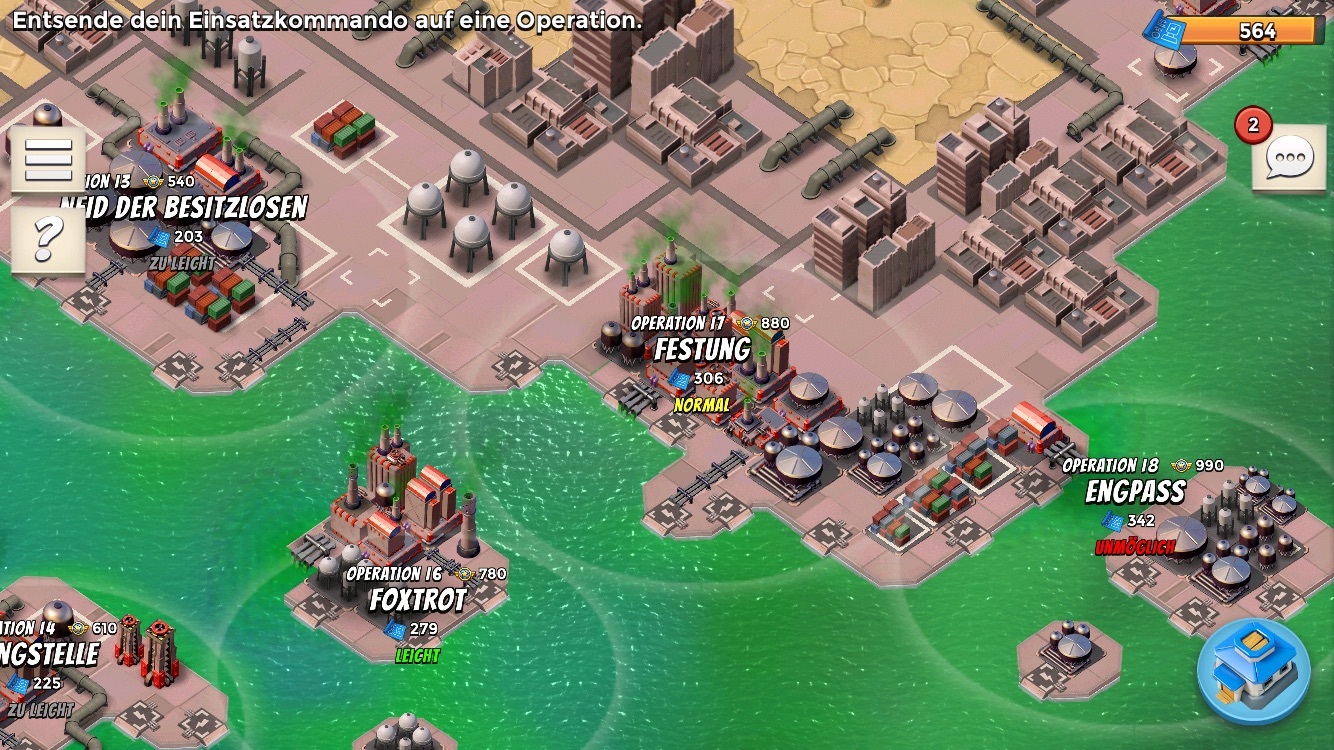Return to base with the blue building button
Viewport: 1334px width, 750px height.
(1253, 670)
